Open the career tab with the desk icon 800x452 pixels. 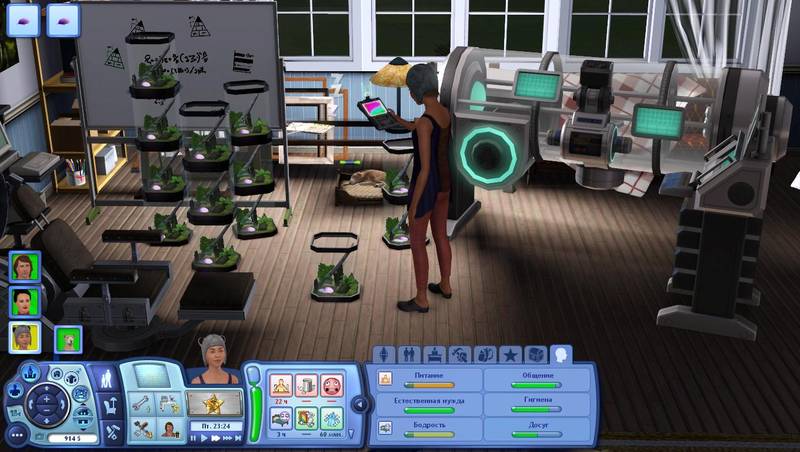click(x=435, y=354)
